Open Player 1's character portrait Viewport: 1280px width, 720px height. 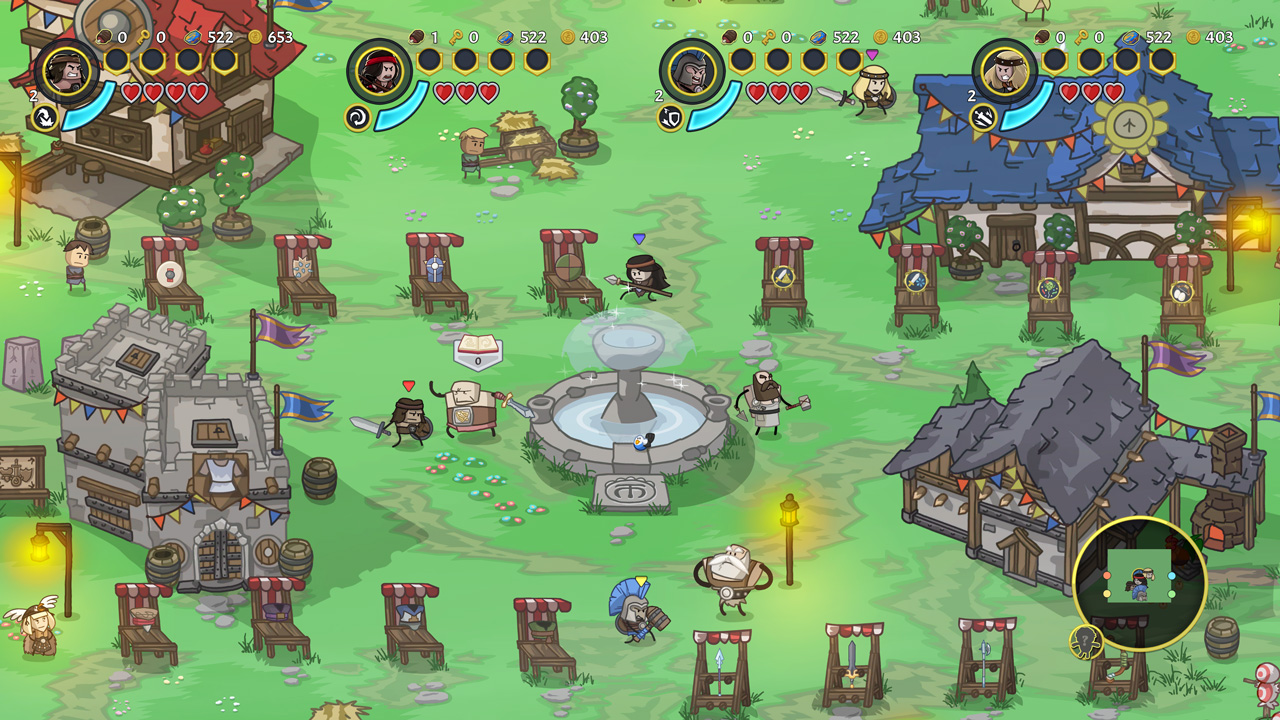[x=67, y=74]
